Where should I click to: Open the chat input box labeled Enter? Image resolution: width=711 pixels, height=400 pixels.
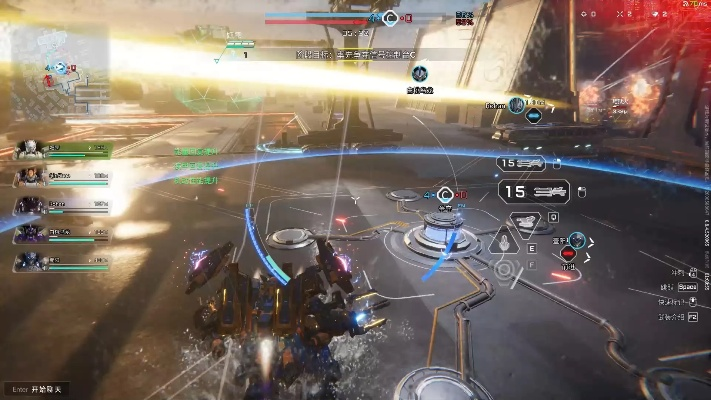click(x=37, y=388)
